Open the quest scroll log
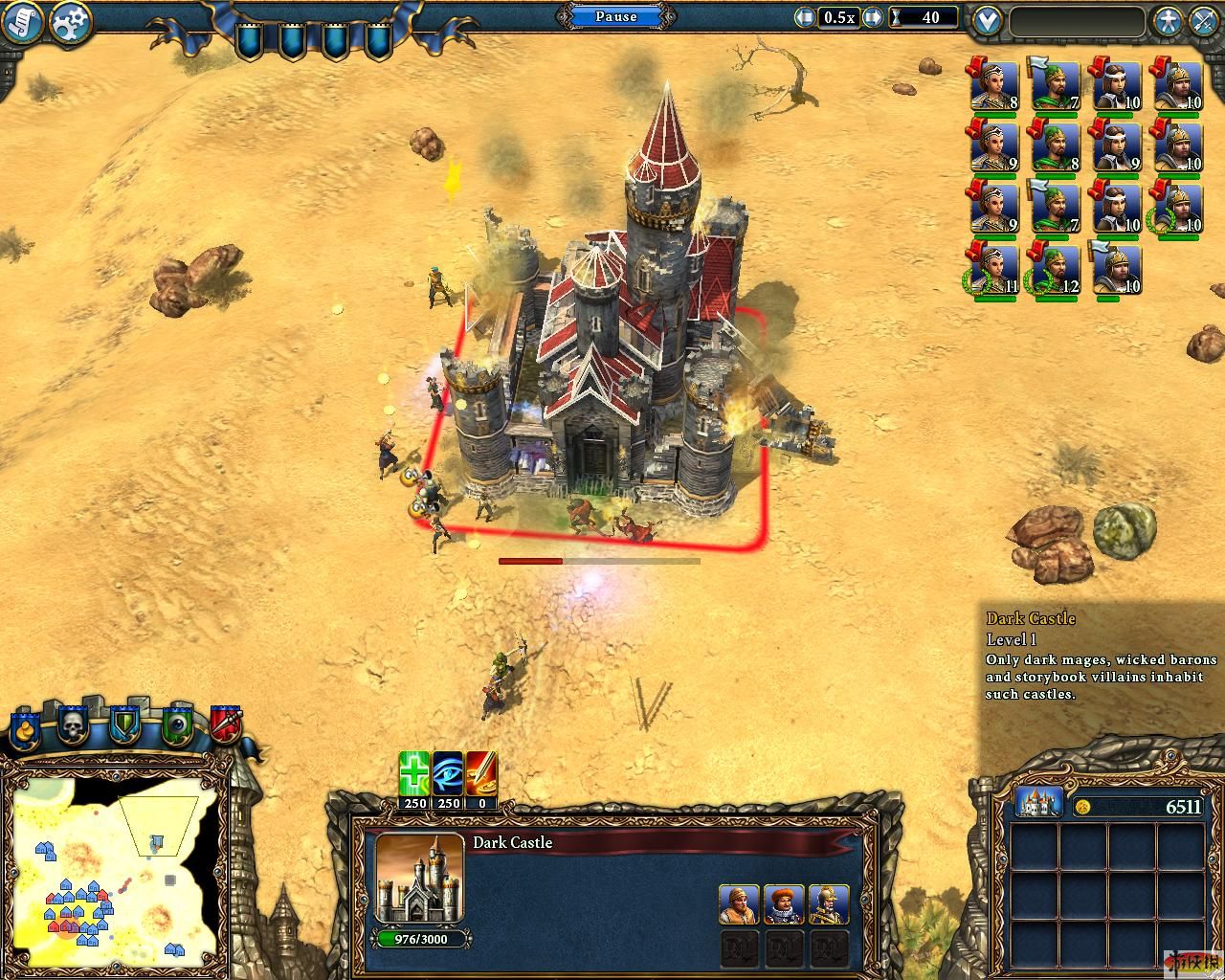The height and width of the screenshot is (980, 1225). 23,23
